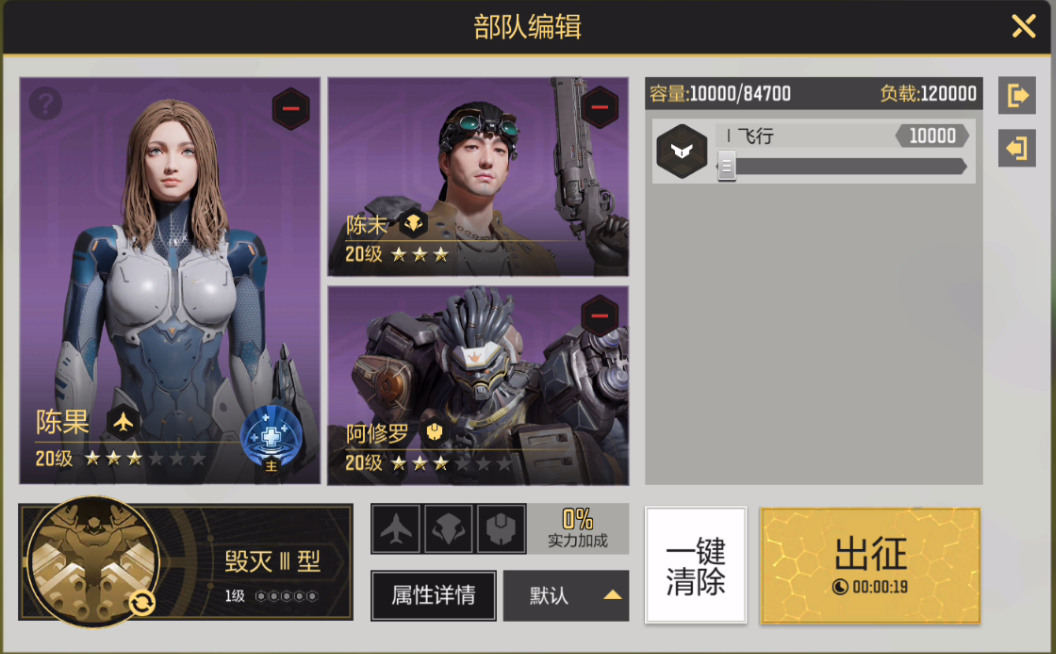1056x654 pixels.
Task: Close the 部队编辑 window
Action: 1023,26
